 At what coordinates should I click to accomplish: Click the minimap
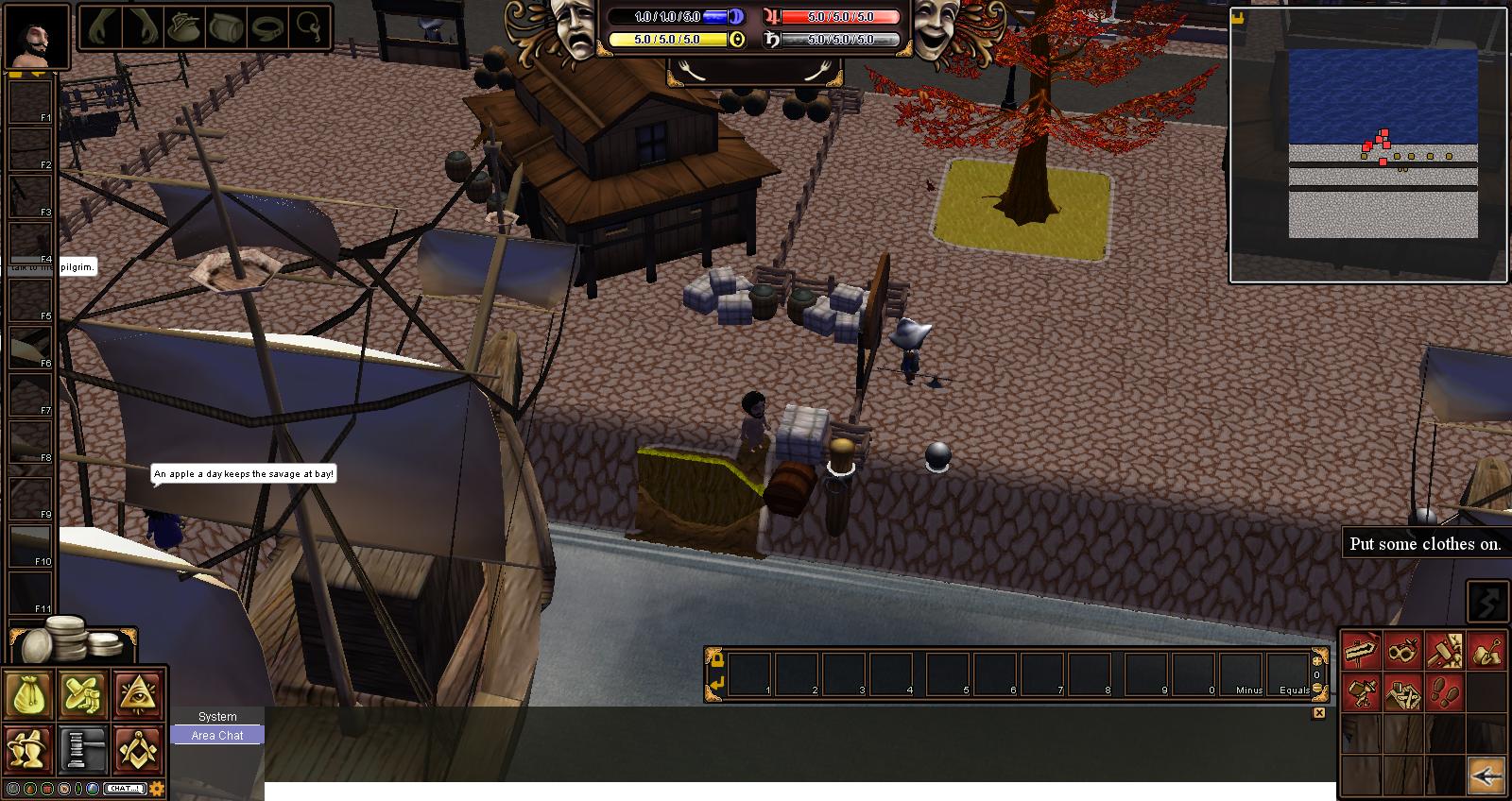1368,145
